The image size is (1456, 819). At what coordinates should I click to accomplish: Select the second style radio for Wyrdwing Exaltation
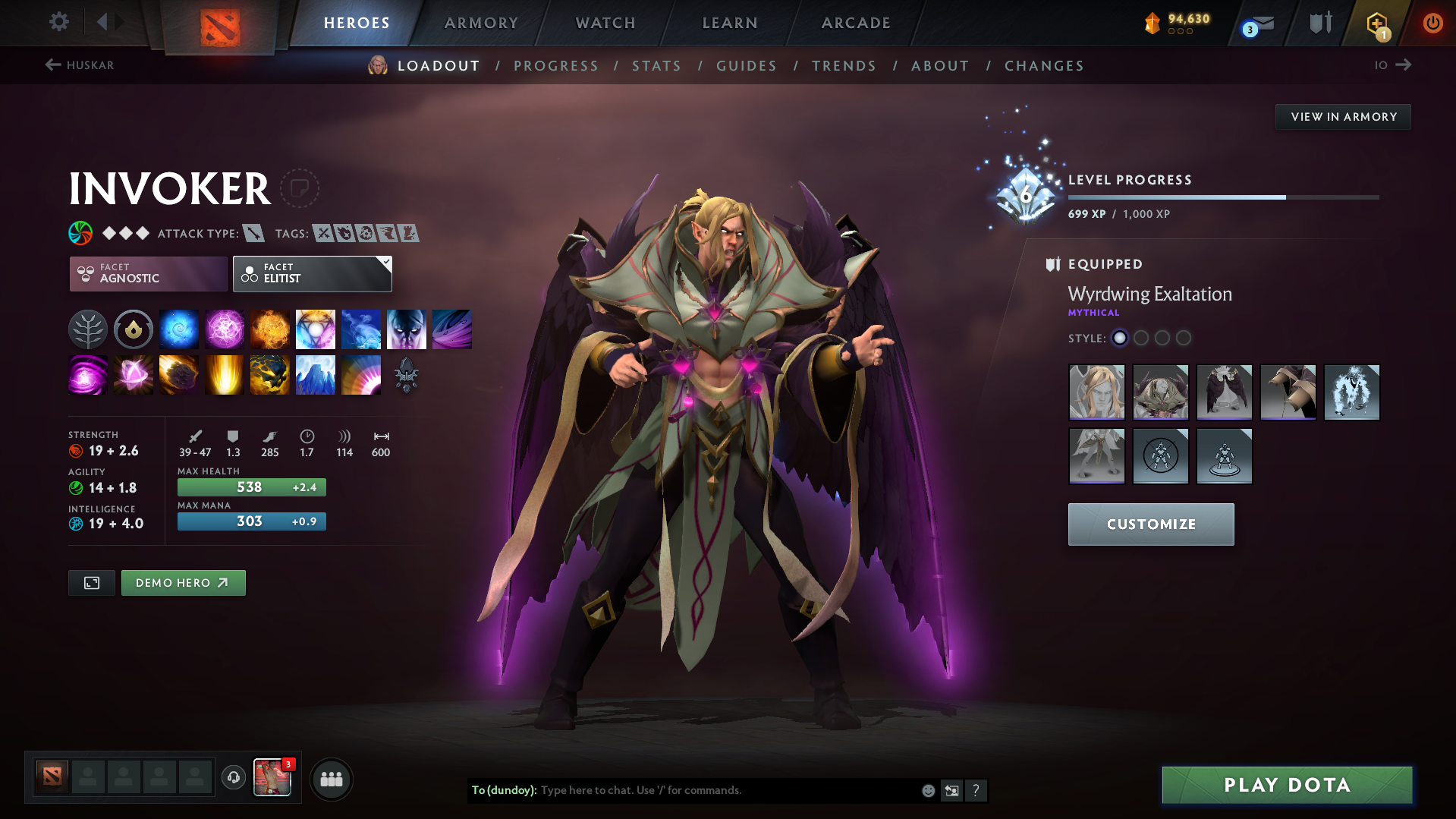pyautogui.click(x=1141, y=339)
